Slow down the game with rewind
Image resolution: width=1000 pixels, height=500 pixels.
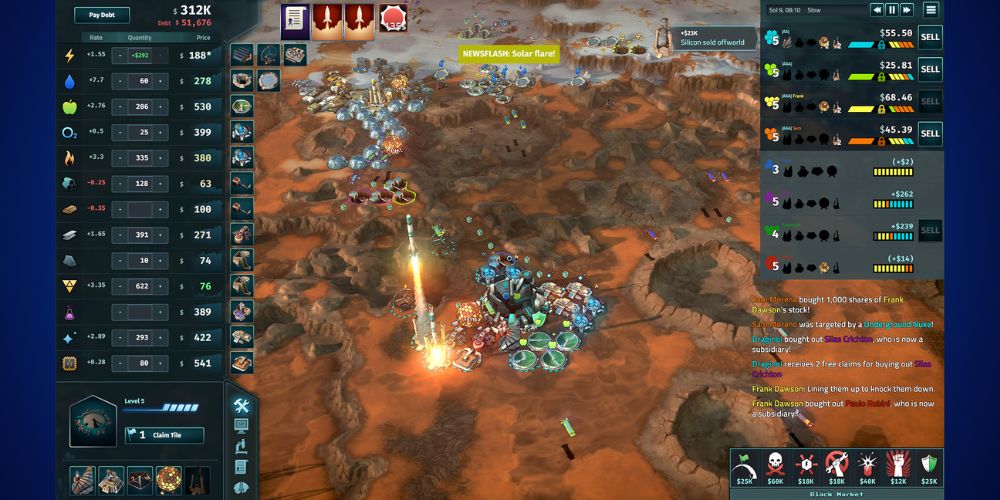point(877,10)
